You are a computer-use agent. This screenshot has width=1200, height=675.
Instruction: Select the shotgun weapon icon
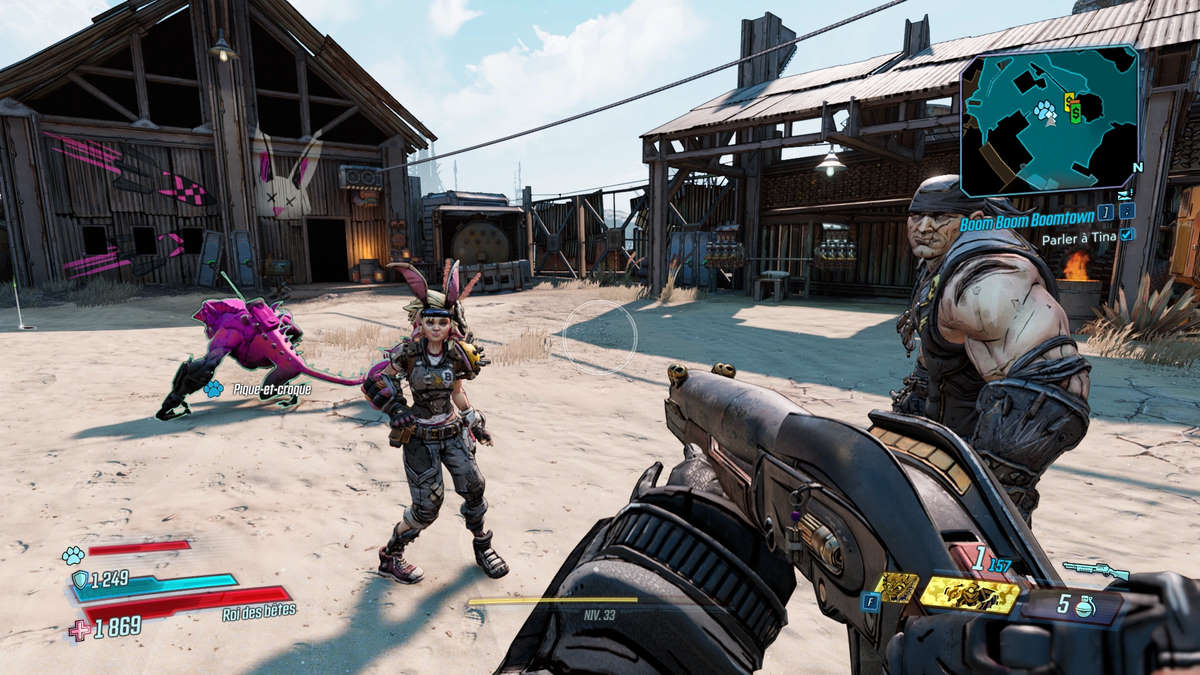(x=1096, y=570)
